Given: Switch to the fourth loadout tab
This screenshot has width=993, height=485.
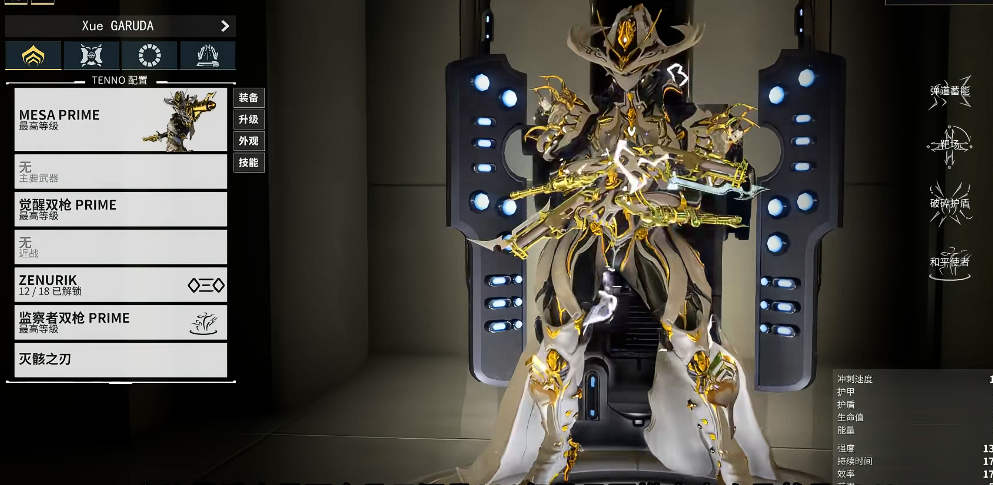Looking at the screenshot, I should (x=208, y=56).
